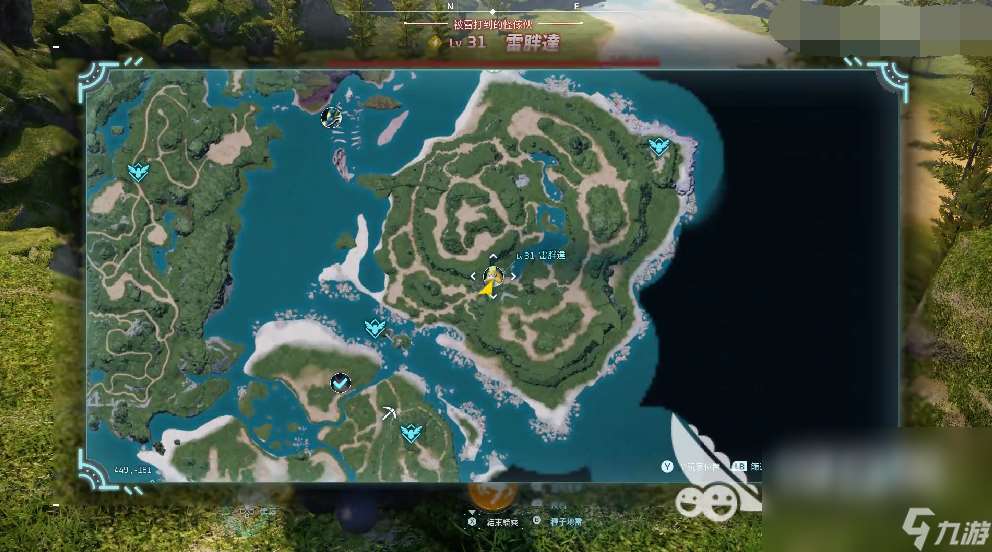Click the Lv 31 boss marker under the cursor
The image size is (992, 552).
(492, 276)
